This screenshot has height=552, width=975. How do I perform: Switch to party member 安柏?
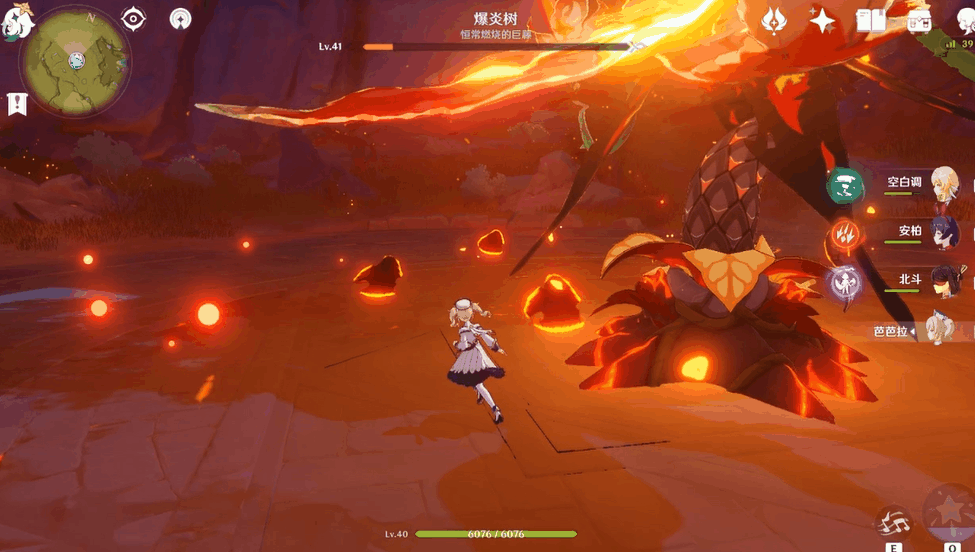(943, 232)
